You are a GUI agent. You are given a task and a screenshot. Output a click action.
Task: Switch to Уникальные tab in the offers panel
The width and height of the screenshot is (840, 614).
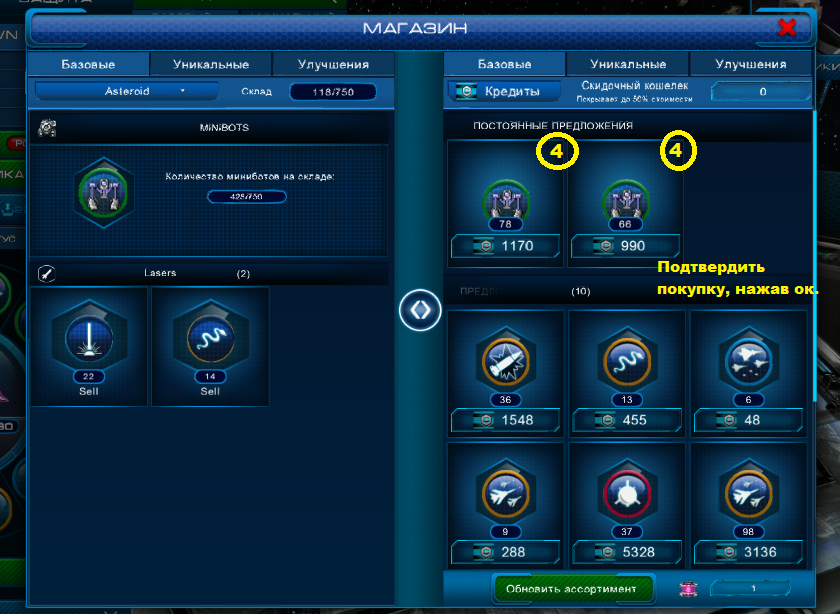(628, 64)
